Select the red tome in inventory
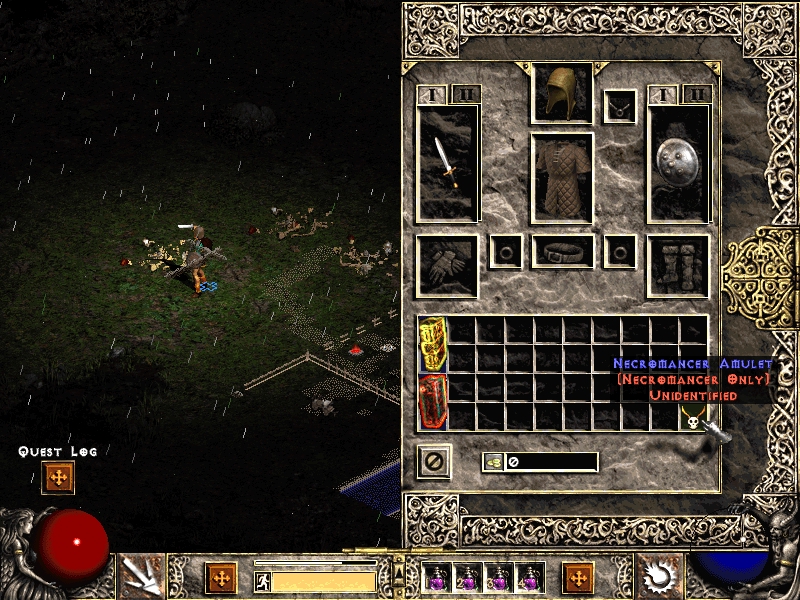 pyautogui.click(x=432, y=402)
